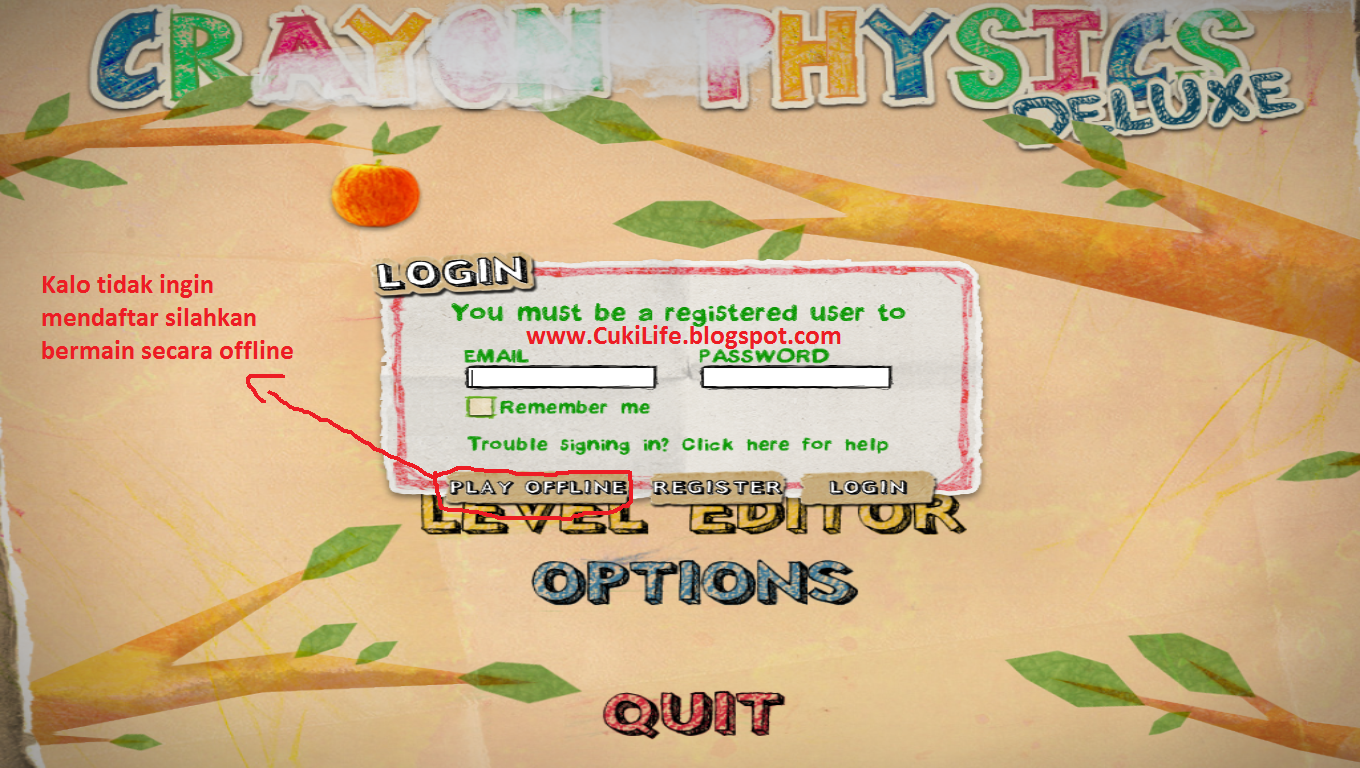Image resolution: width=1360 pixels, height=768 pixels.
Task: Click the www.CukiLife.blogspot.com text
Action: (683, 337)
